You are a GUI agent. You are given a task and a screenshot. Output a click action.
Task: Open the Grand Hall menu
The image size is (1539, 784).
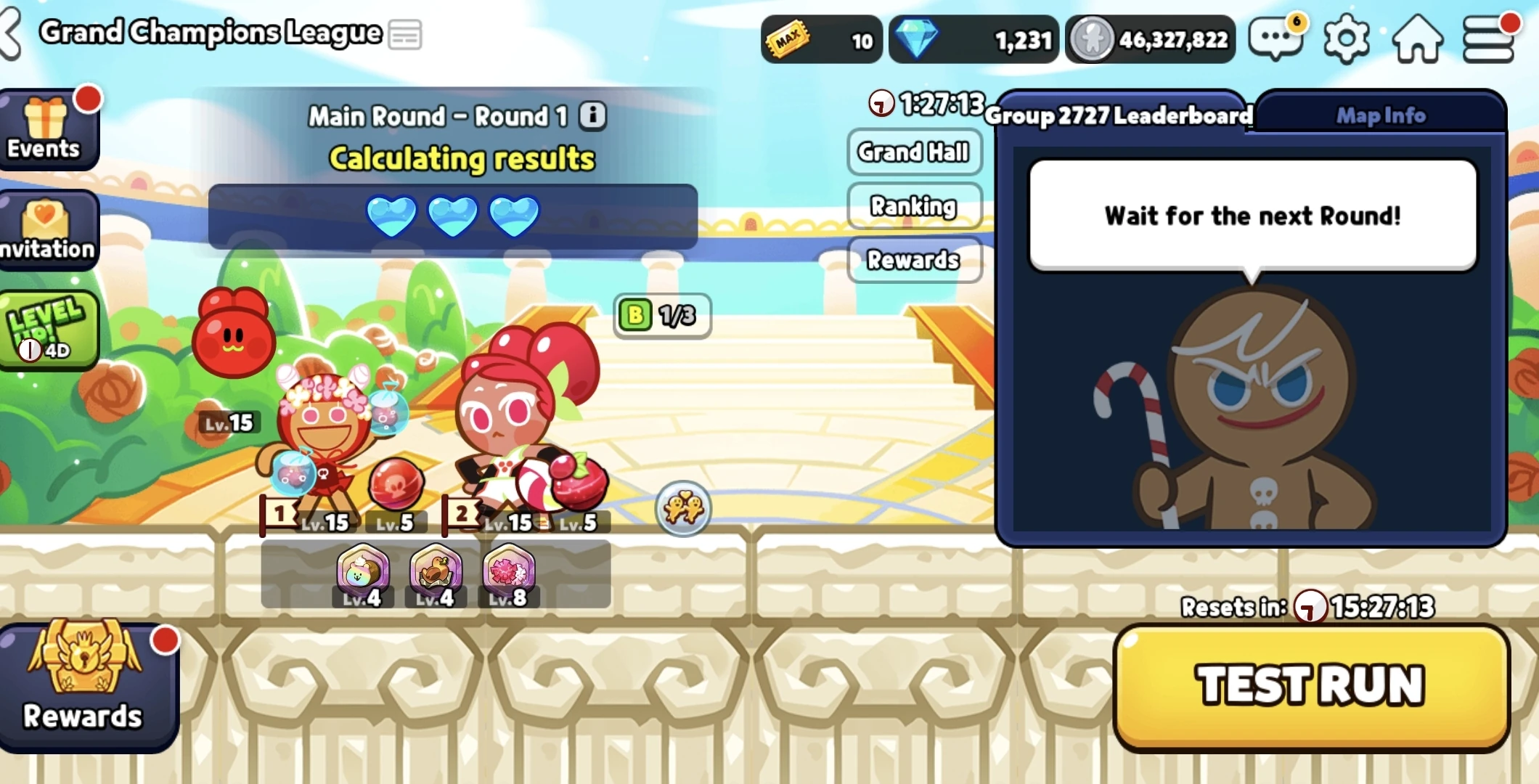tap(913, 152)
